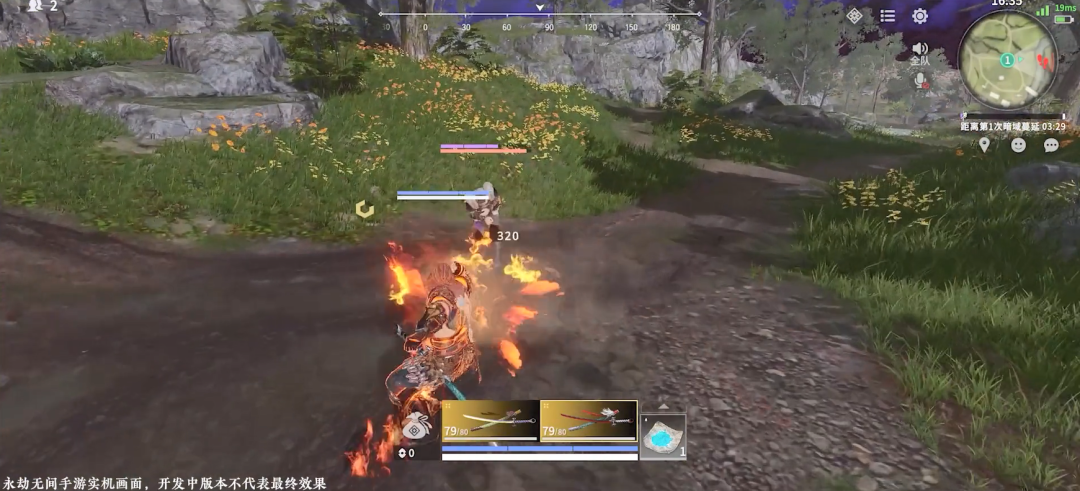Image resolution: width=1080 pixels, height=491 pixels.
Task: Toggle the muted microphone icon
Action: [x=921, y=80]
